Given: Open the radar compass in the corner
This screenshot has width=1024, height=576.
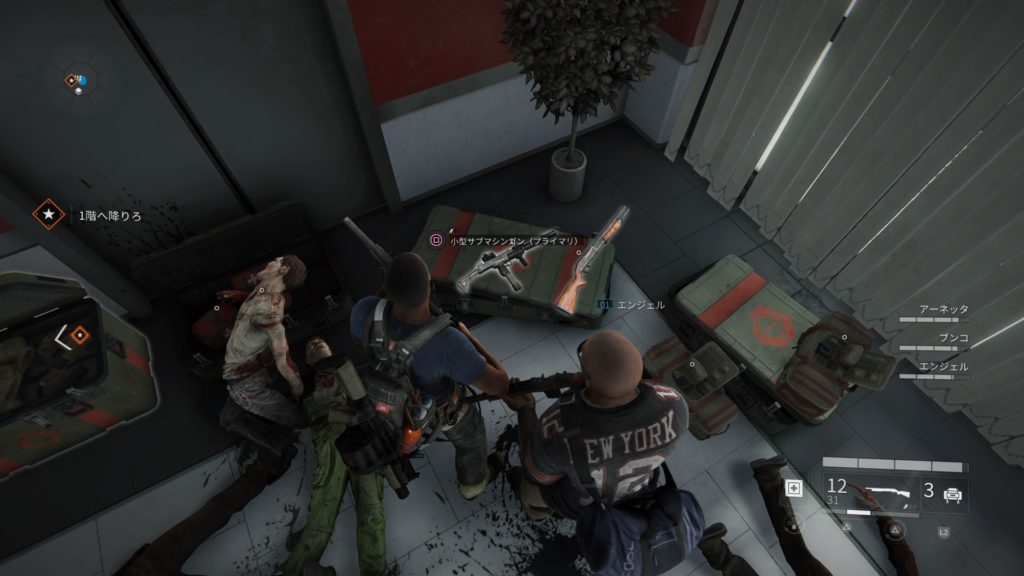Looking at the screenshot, I should click(76, 81).
